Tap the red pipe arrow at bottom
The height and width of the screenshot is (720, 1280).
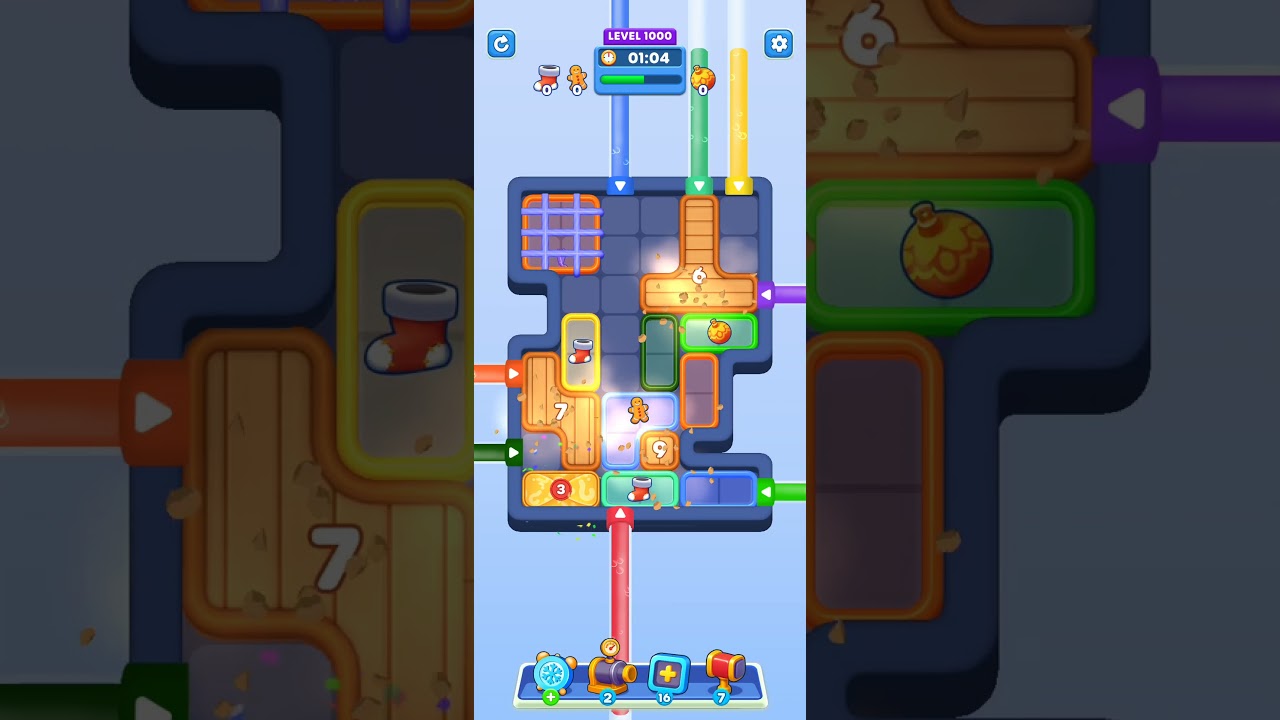point(622,511)
